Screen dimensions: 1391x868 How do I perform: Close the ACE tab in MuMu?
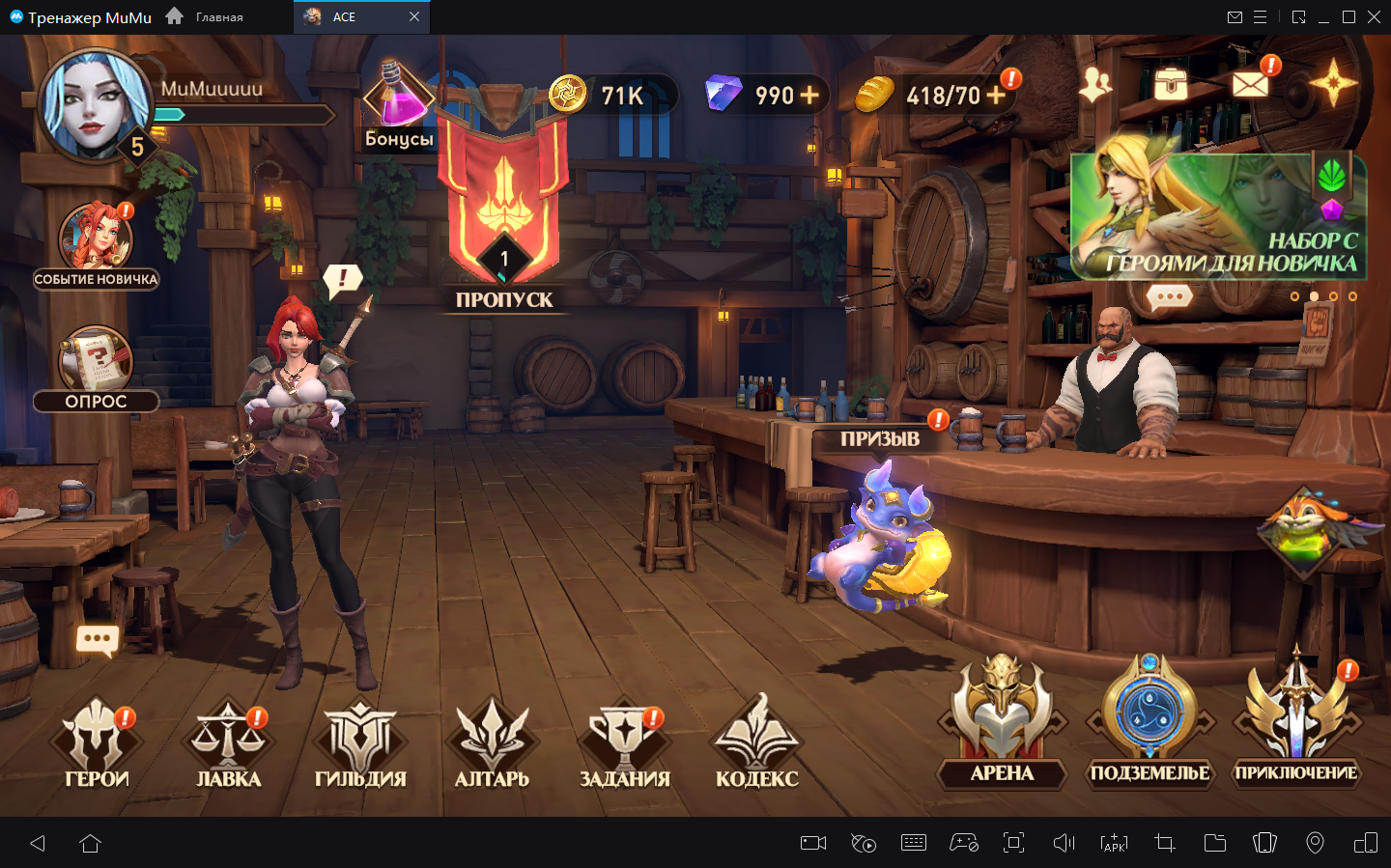pyautogui.click(x=414, y=16)
